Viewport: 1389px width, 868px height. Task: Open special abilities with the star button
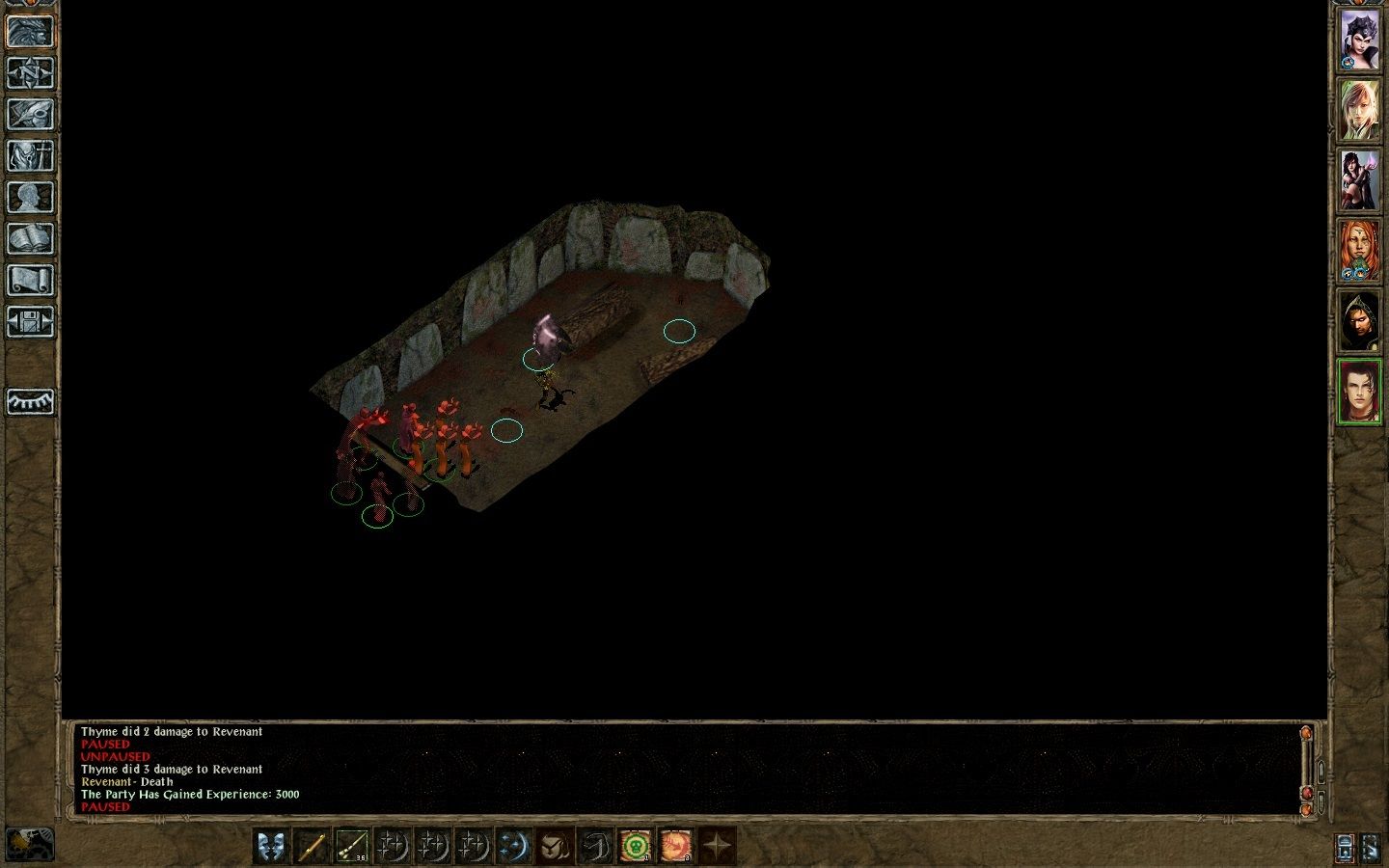(x=717, y=847)
